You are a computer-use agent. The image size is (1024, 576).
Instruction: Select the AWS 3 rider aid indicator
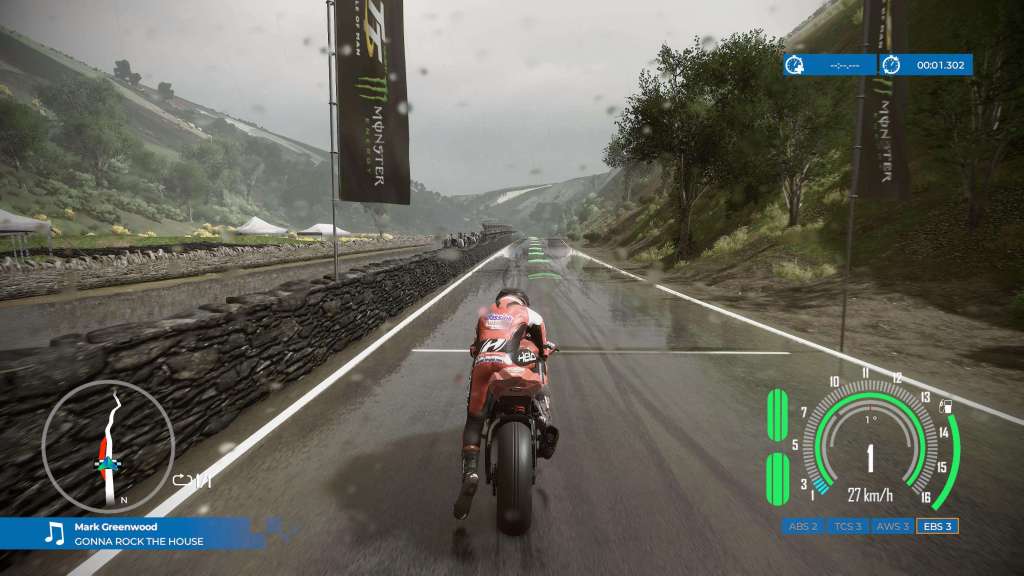tap(893, 526)
